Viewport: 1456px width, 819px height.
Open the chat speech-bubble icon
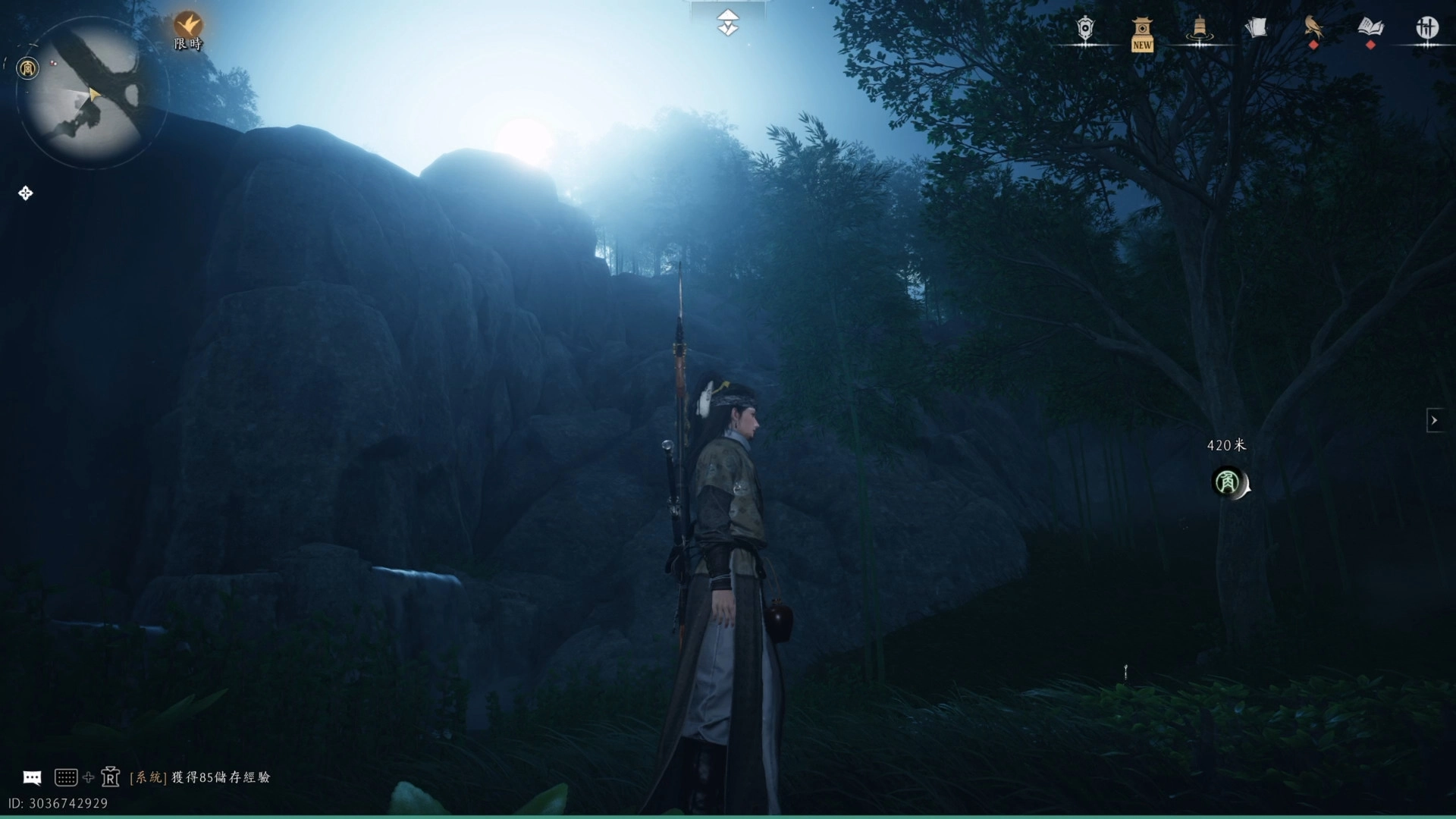(x=32, y=777)
